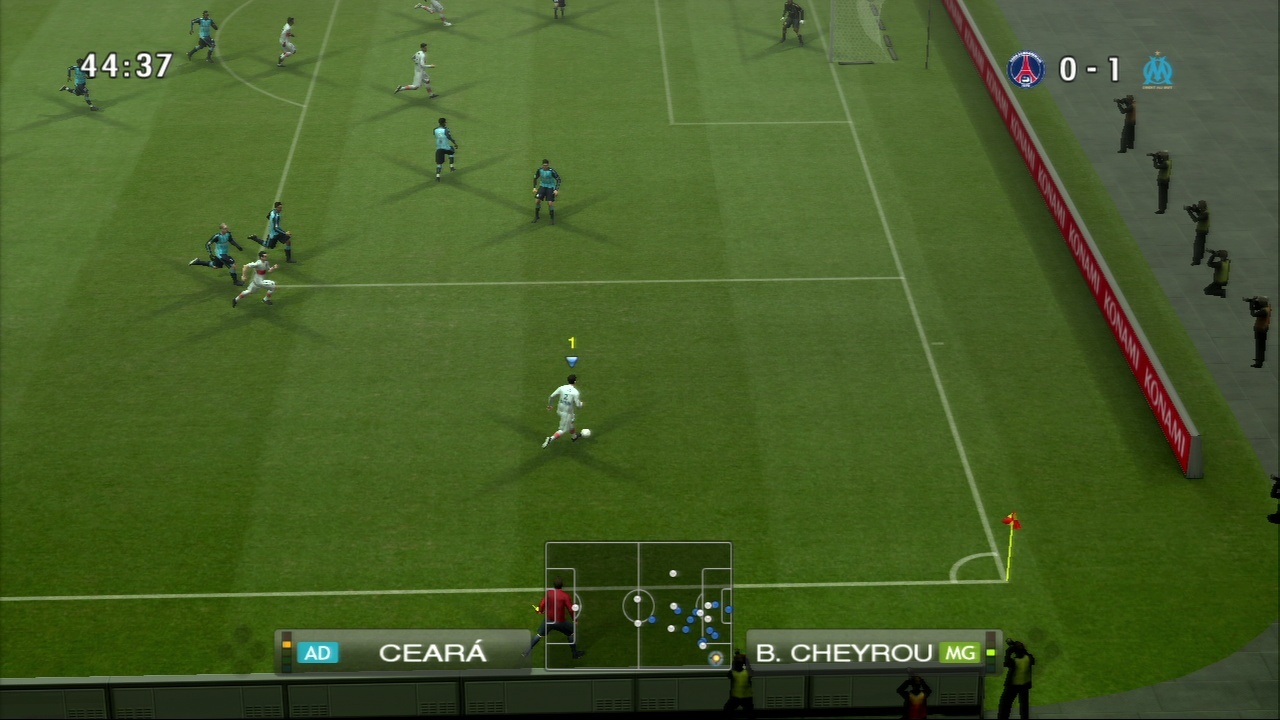Click the Olympique de Marseille team crest

point(1157,70)
